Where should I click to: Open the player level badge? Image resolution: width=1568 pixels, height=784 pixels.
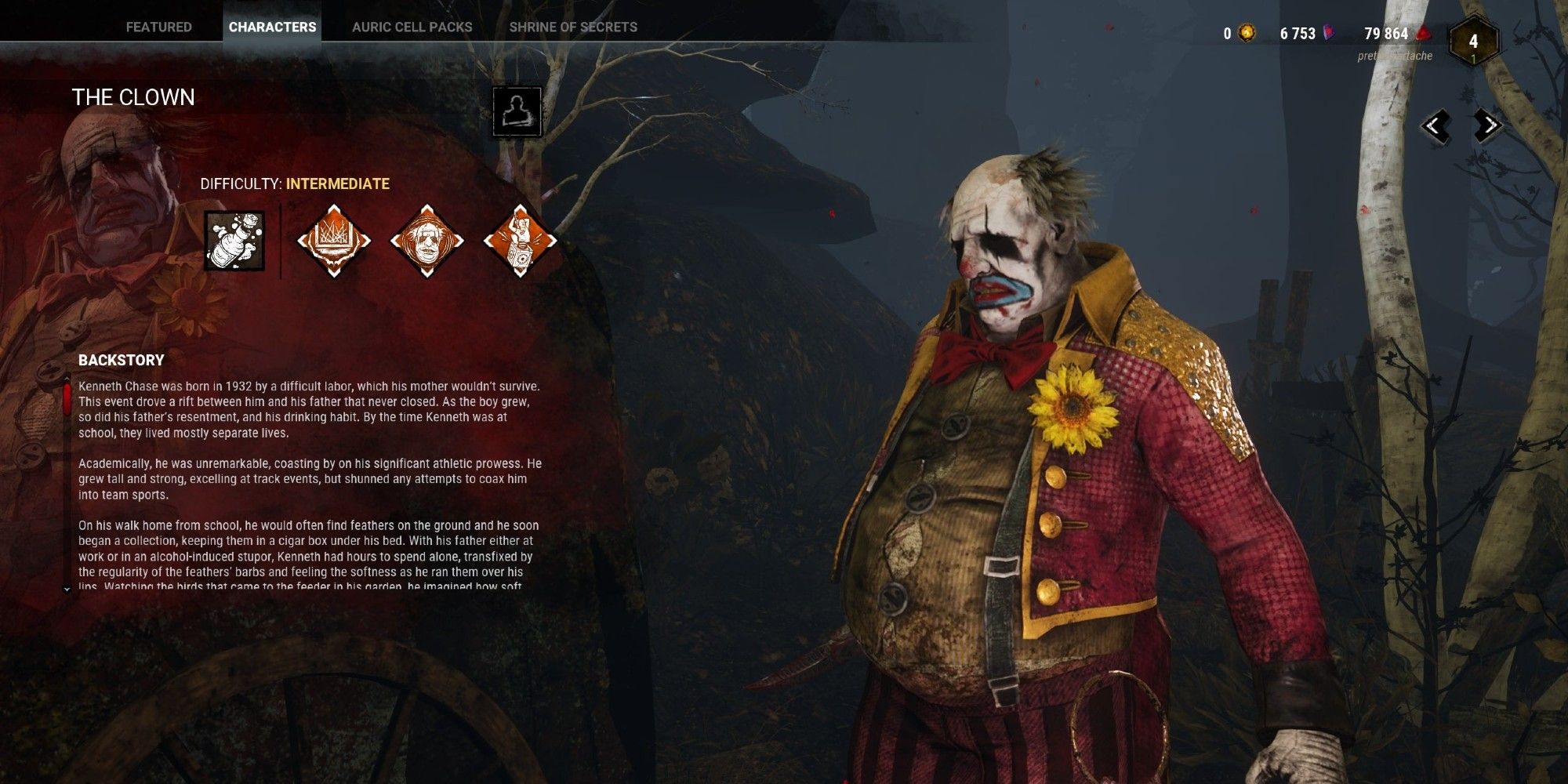tap(1473, 42)
